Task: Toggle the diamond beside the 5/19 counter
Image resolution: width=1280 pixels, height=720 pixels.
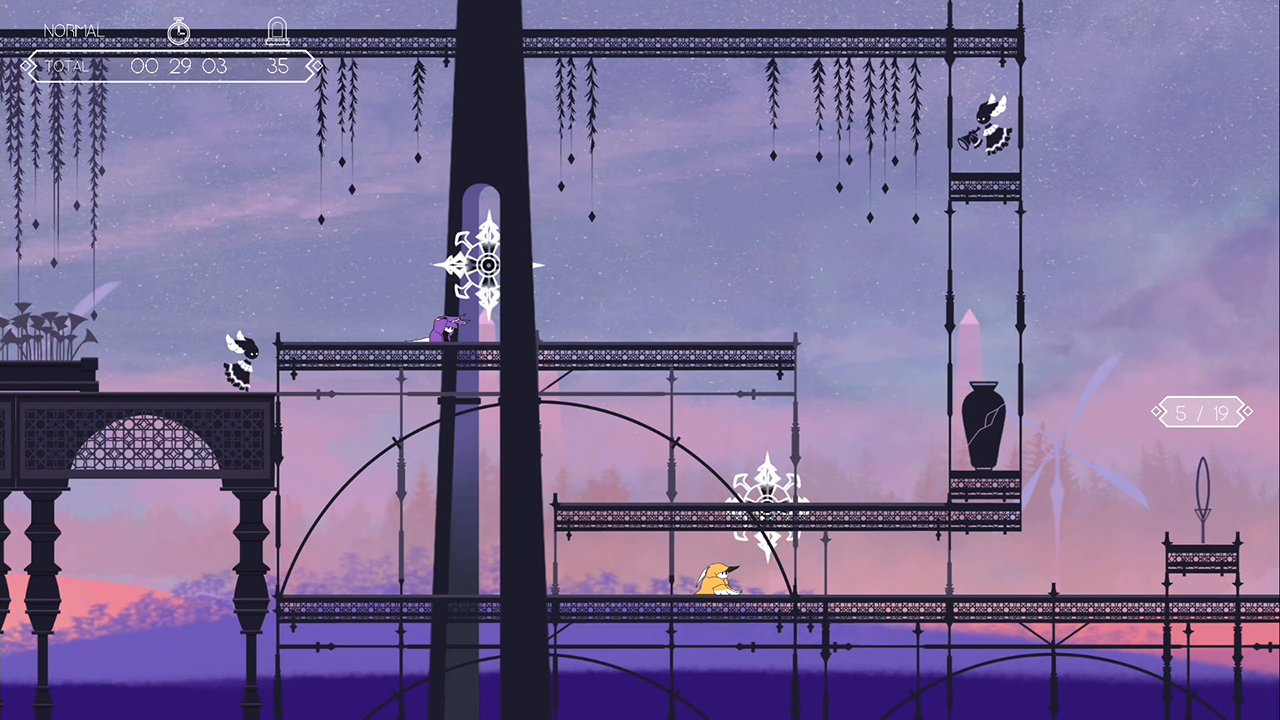Action: click(1158, 411)
